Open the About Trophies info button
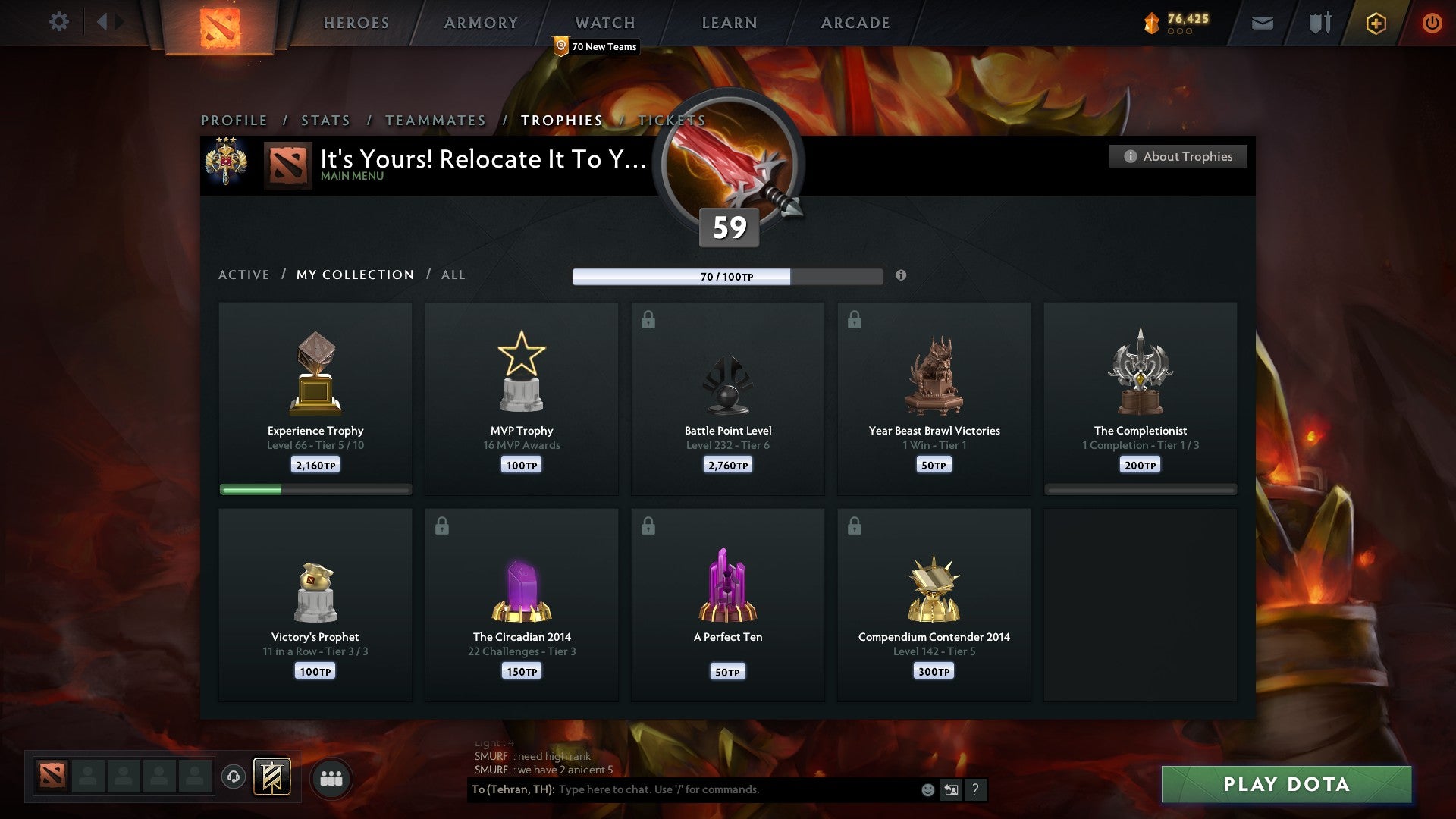 pyautogui.click(x=1178, y=156)
